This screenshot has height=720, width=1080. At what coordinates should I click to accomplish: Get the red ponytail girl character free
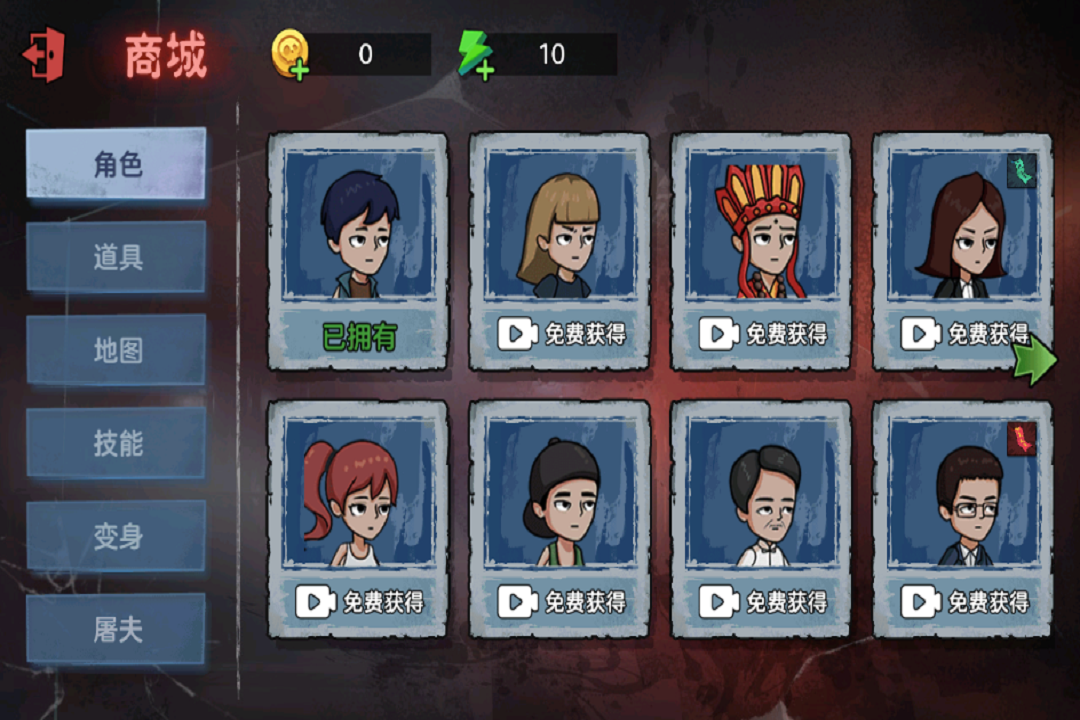[x=358, y=602]
